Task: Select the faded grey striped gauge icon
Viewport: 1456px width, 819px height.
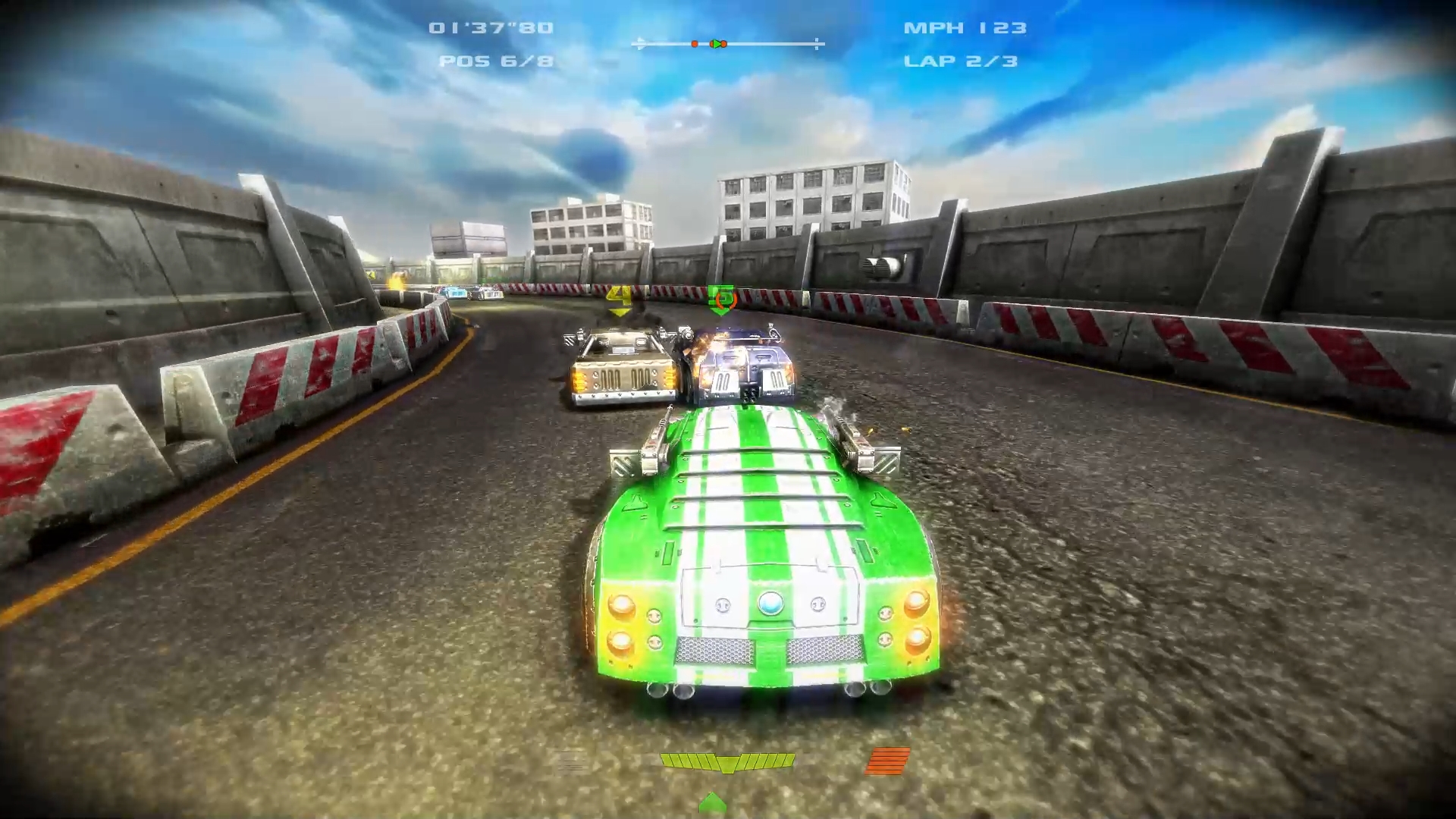Action: point(570,761)
